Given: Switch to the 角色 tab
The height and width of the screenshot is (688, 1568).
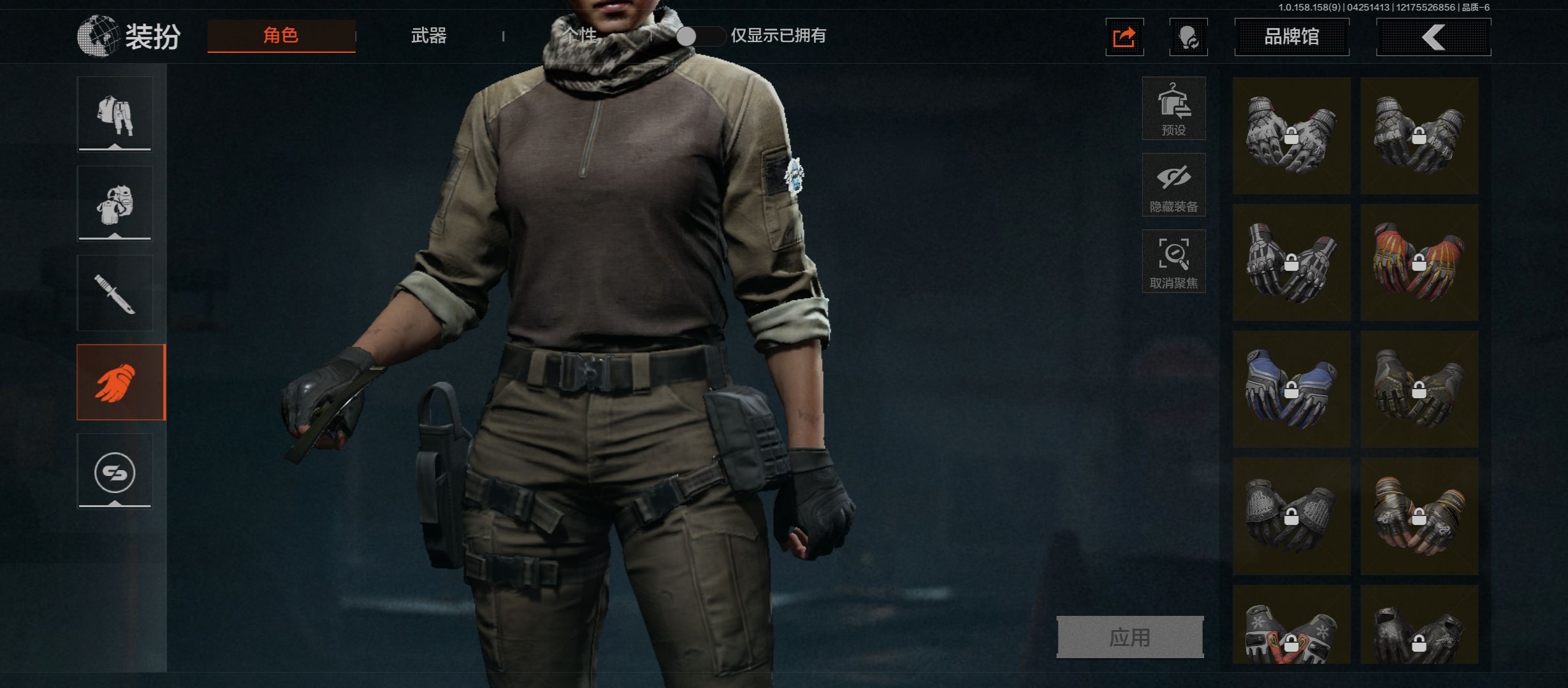Looking at the screenshot, I should pyautogui.click(x=281, y=36).
